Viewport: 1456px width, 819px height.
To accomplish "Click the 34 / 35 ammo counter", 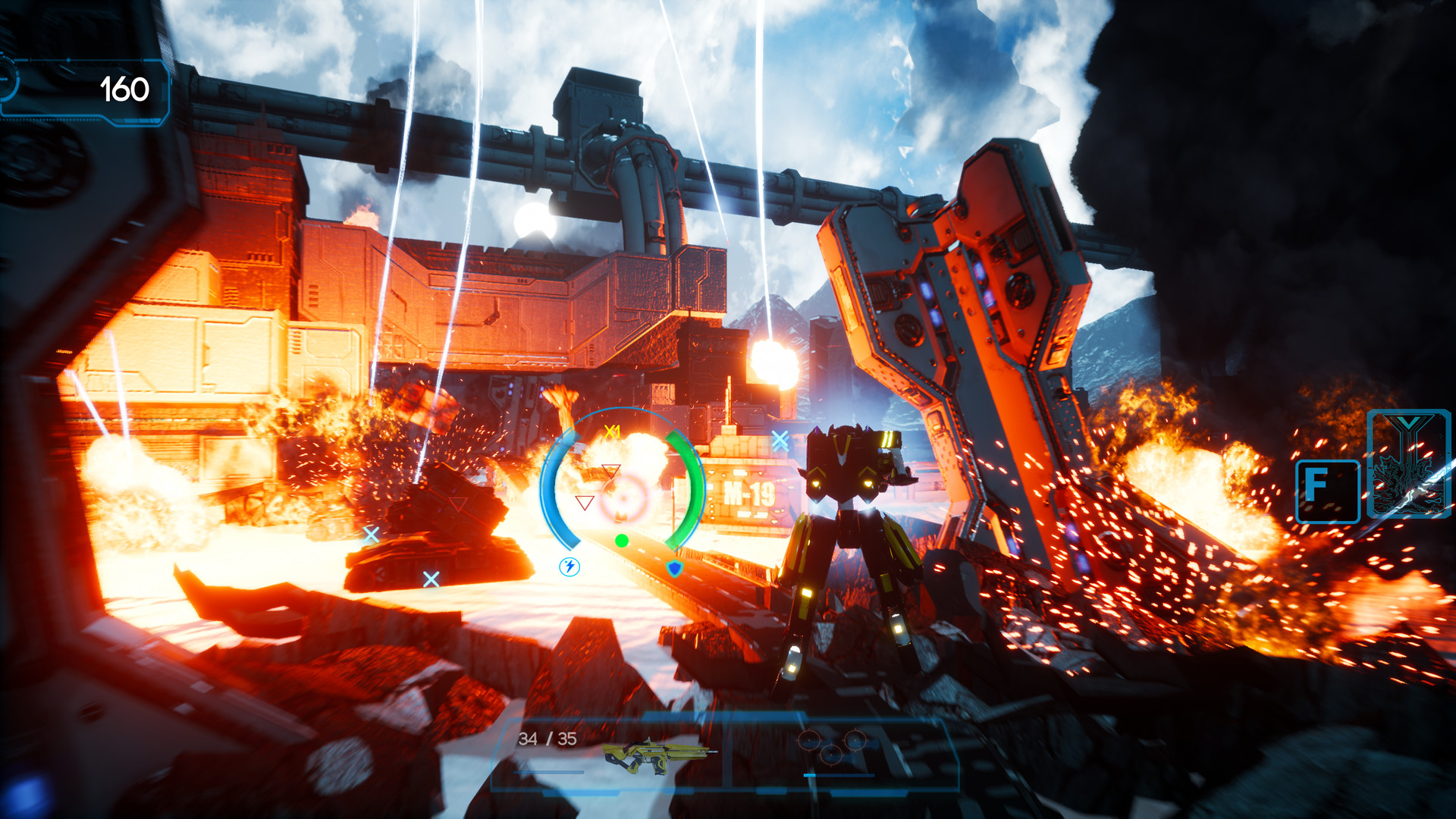I will (x=547, y=739).
